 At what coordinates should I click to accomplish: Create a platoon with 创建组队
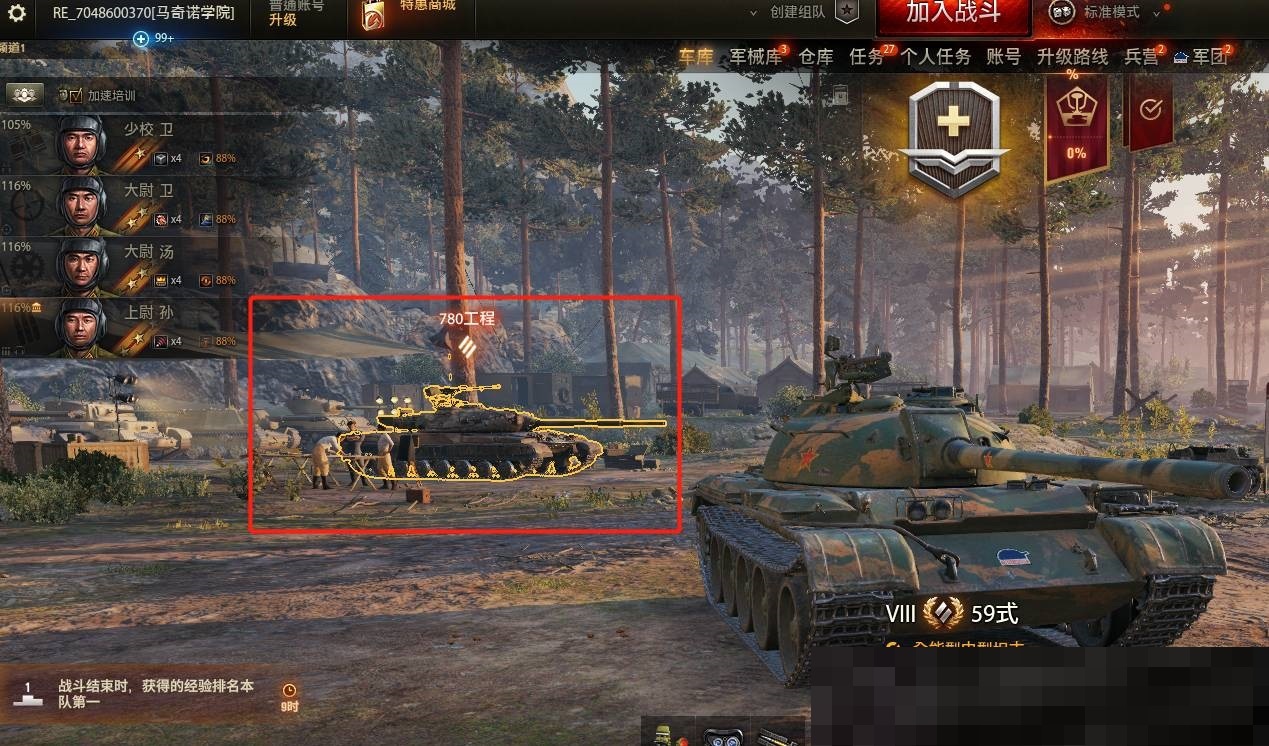click(797, 13)
